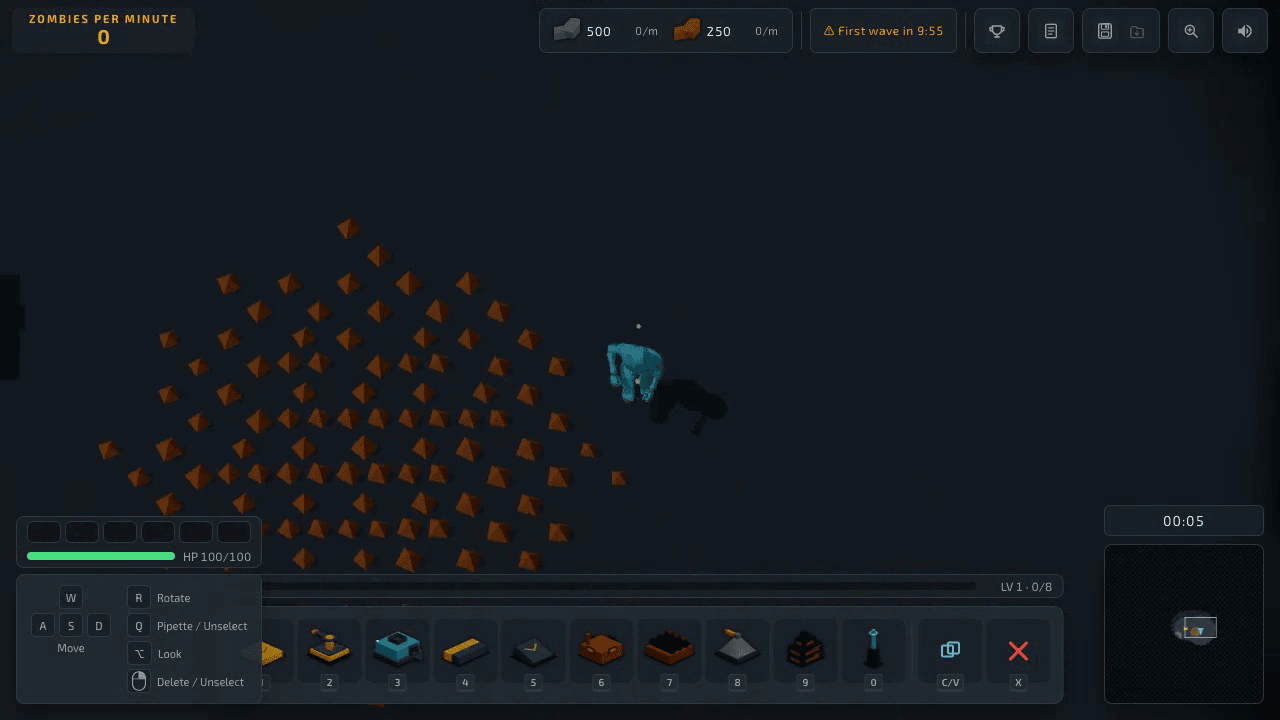
Task: Activate the copy/paste C/V tool
Action: [949, 650]
